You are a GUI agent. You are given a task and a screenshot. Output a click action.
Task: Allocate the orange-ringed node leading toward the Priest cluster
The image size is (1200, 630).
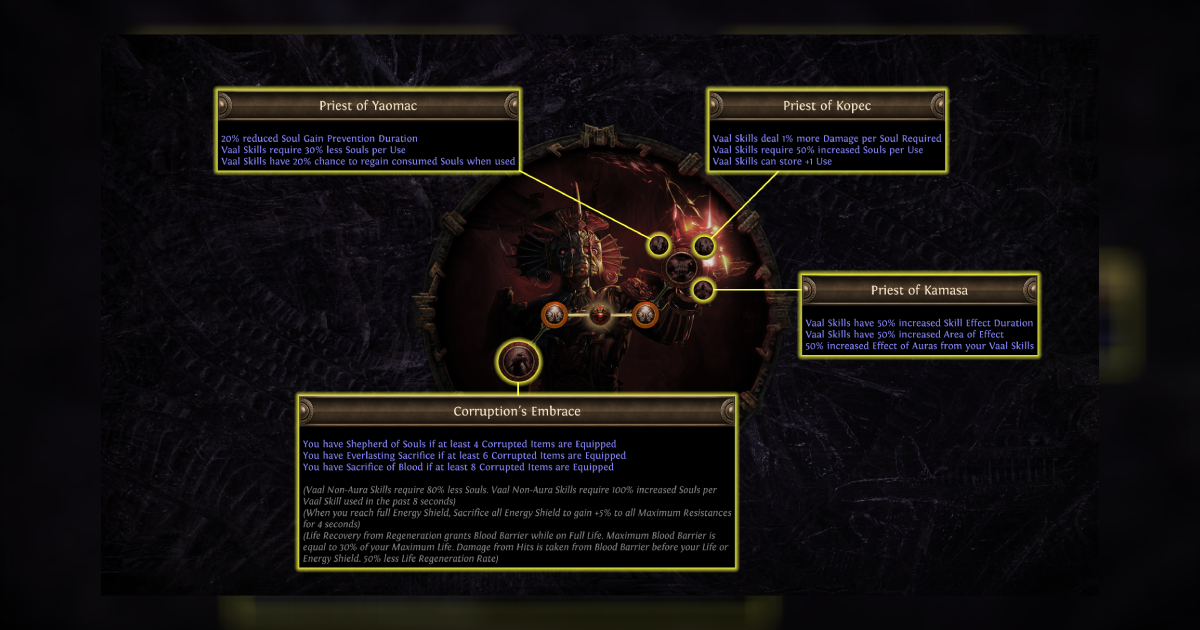click(x=645, y=316)
